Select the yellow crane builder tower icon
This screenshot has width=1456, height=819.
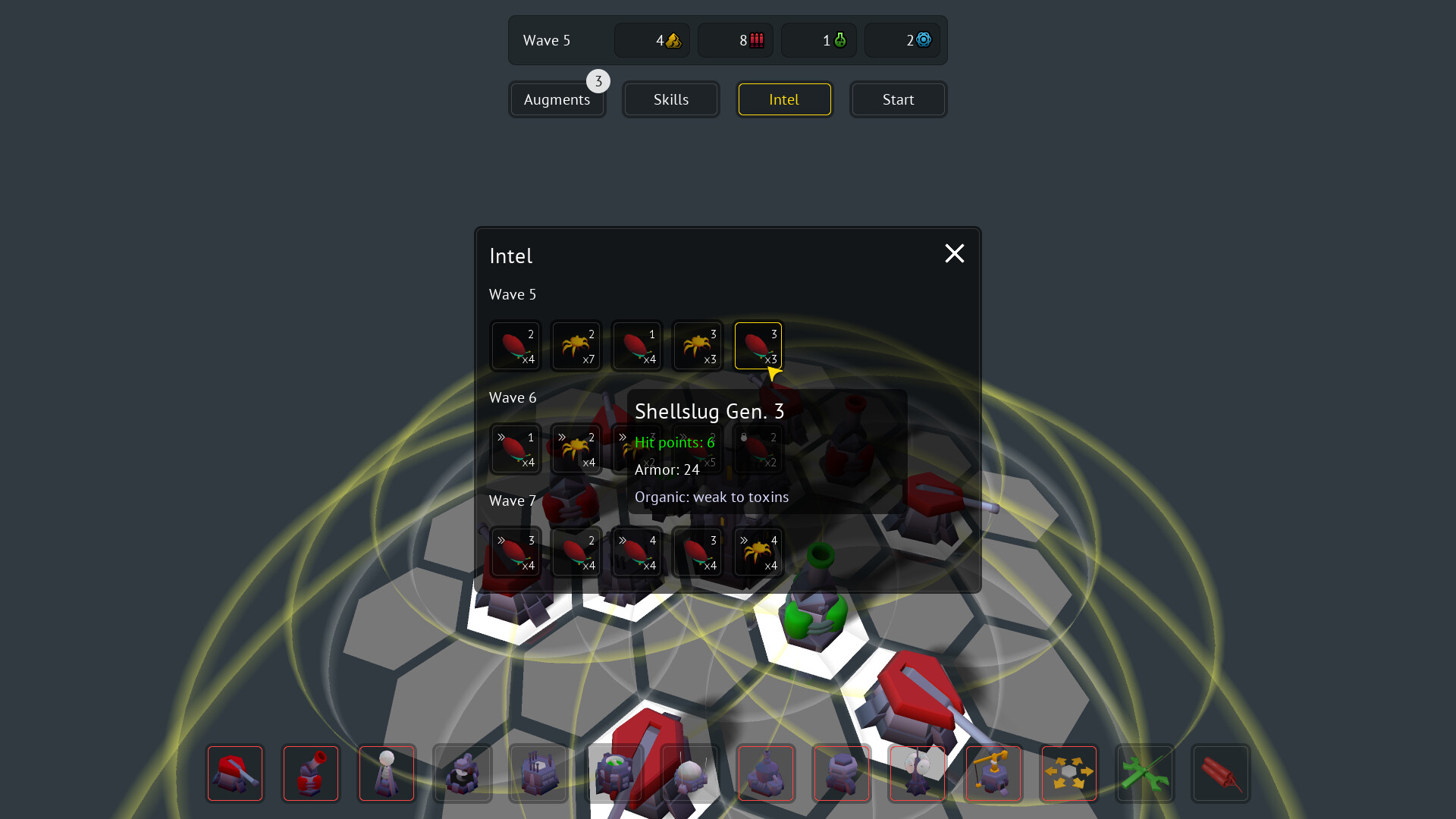(x=993, y=773)
